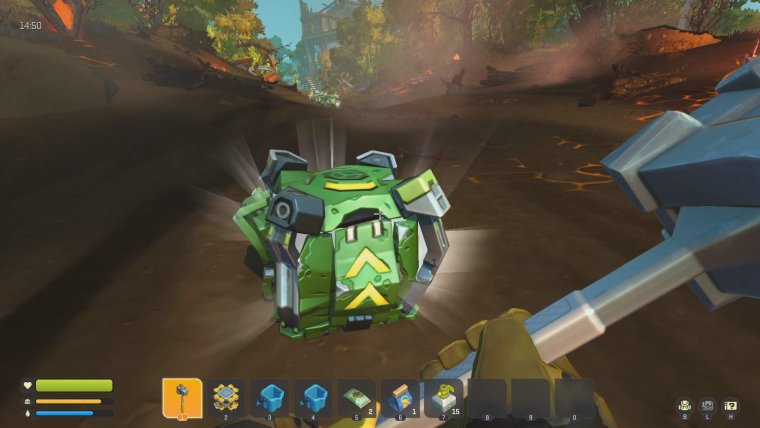The image size is (760, 428).
Task: Select the green seed packet slot
Action: click(x=357, y=398)
